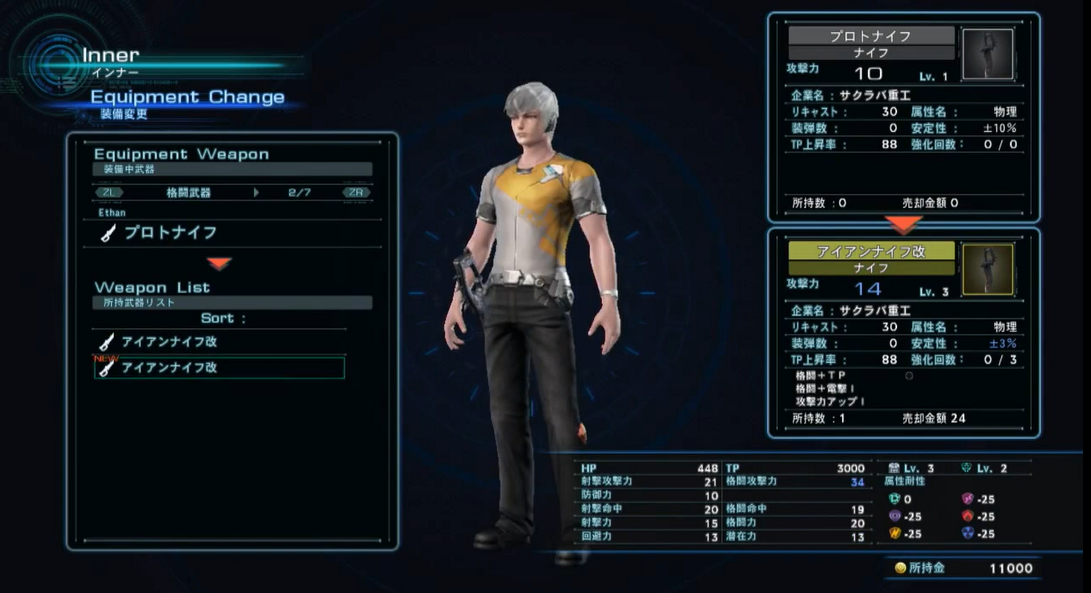The image size is (1091, 593).
Task: Click the 格闘武器 weapon category selector
Action: pyautogui.click(x=189, y=192)
